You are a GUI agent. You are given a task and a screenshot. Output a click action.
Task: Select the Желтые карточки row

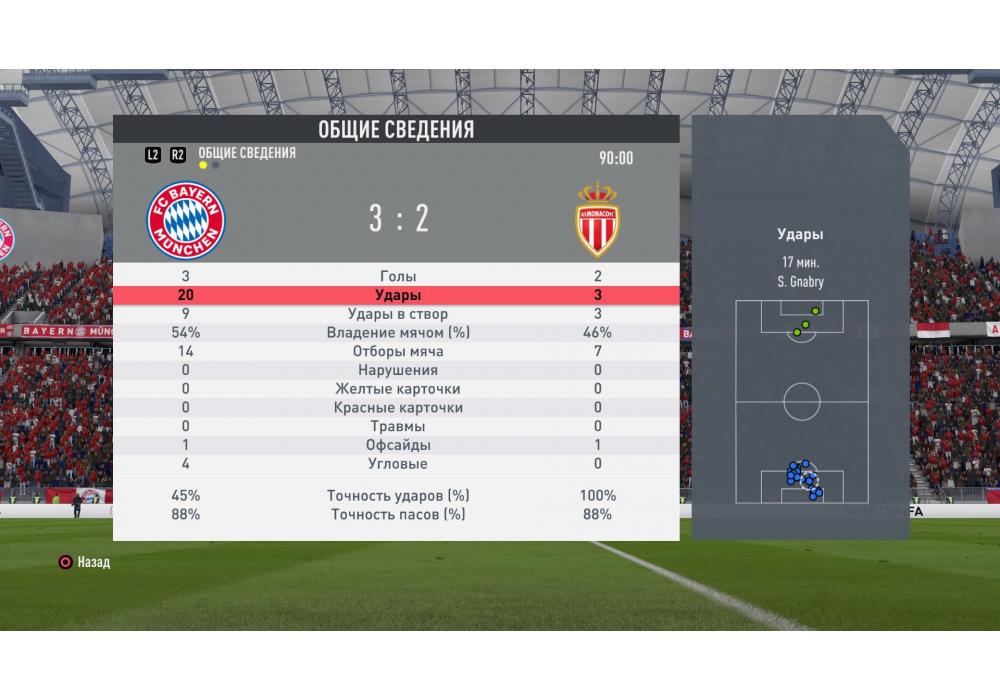[x=397, y=389]
